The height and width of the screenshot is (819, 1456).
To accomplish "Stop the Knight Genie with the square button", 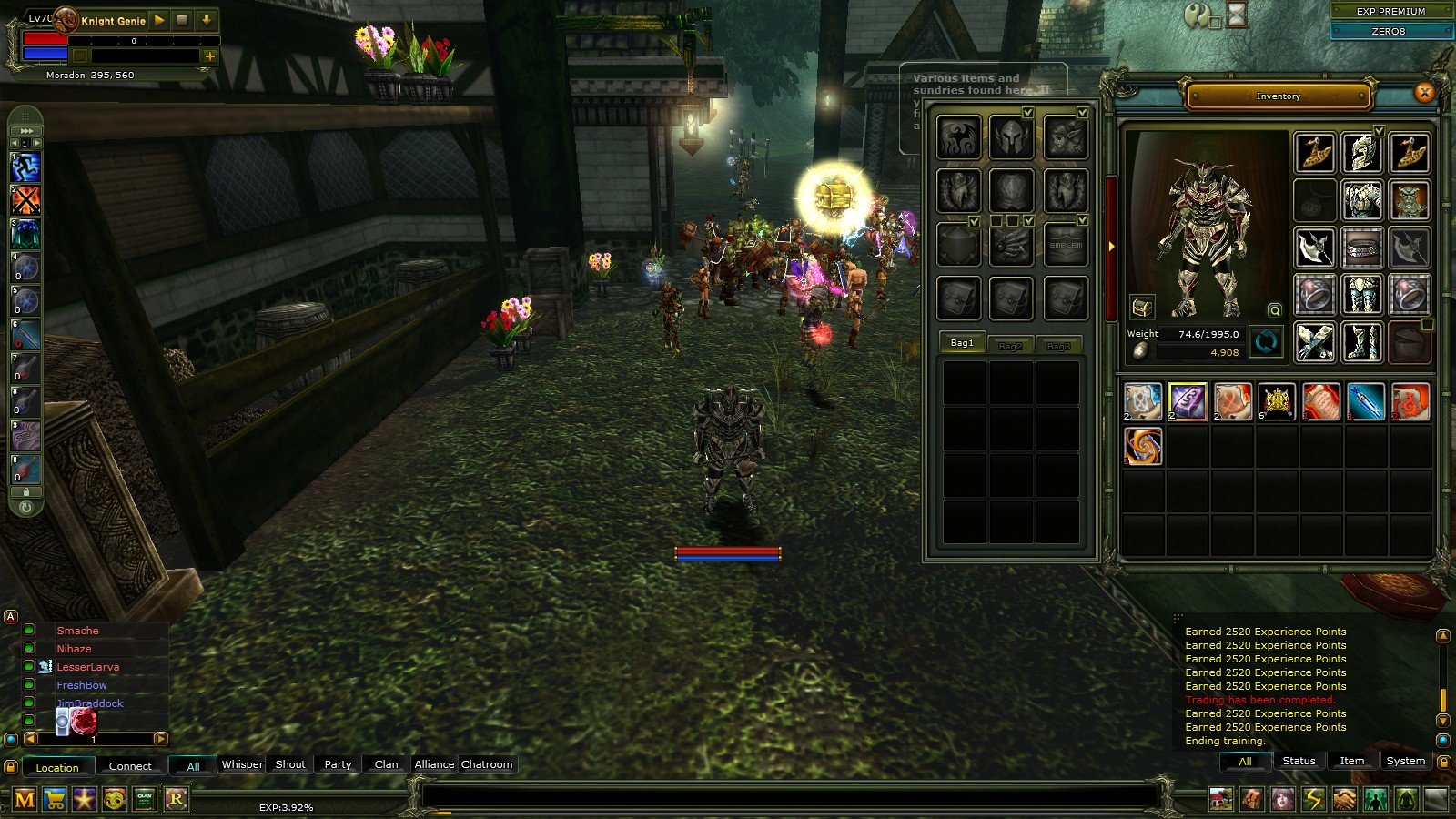I will (x=183, y=19).
